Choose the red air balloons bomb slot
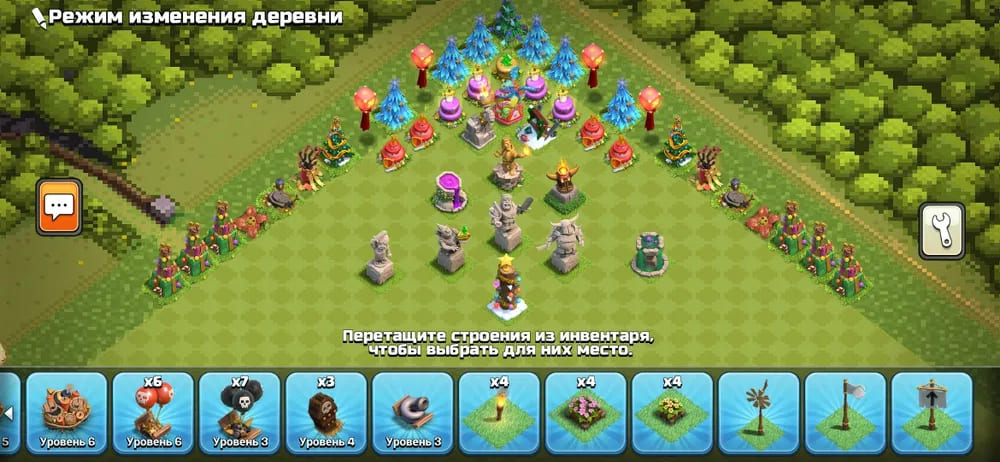The width and height of the screenshot is (1000, 462). 153,412
